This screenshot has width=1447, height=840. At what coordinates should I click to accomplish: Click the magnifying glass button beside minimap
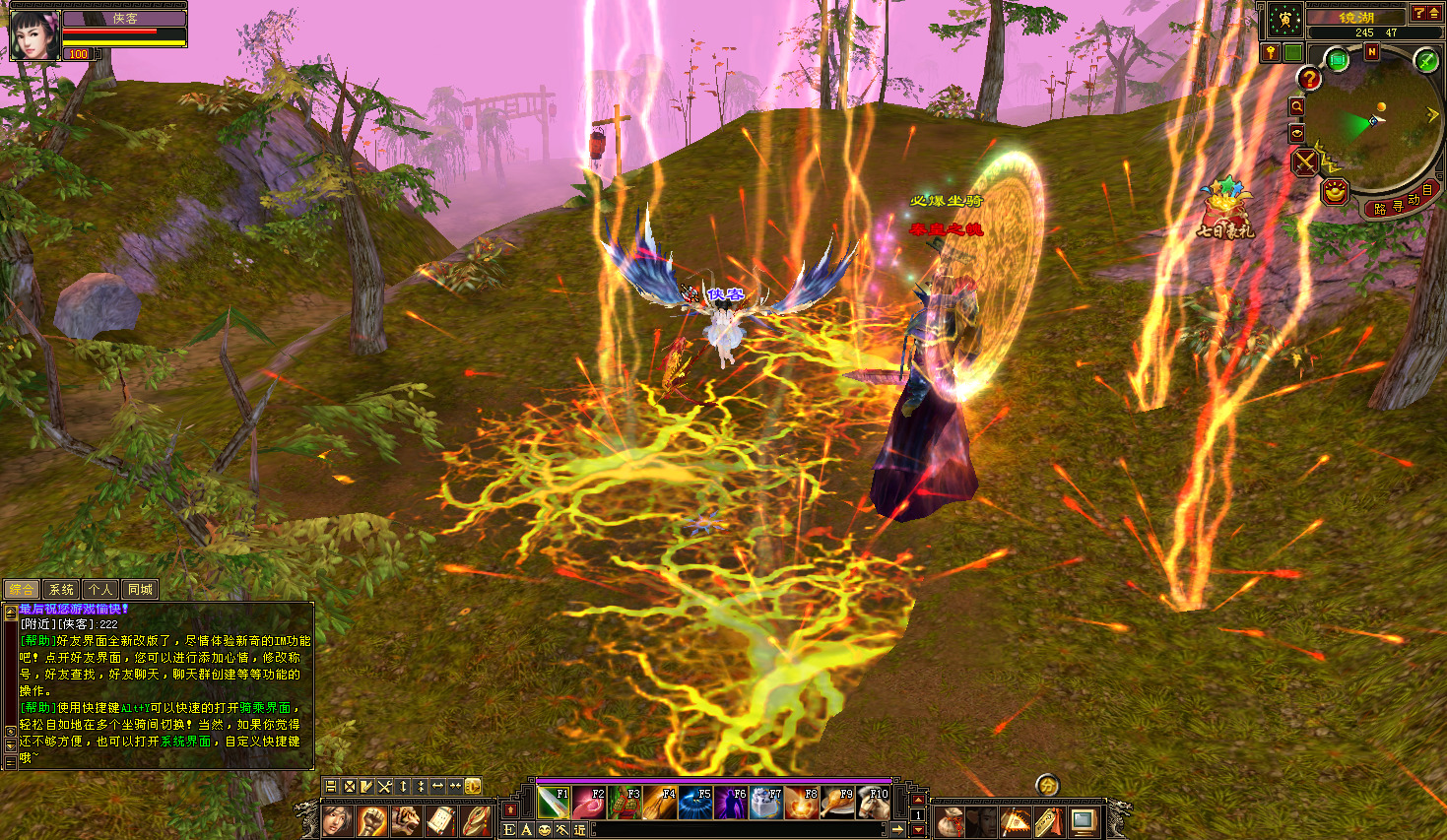[x=1297, y=106]
